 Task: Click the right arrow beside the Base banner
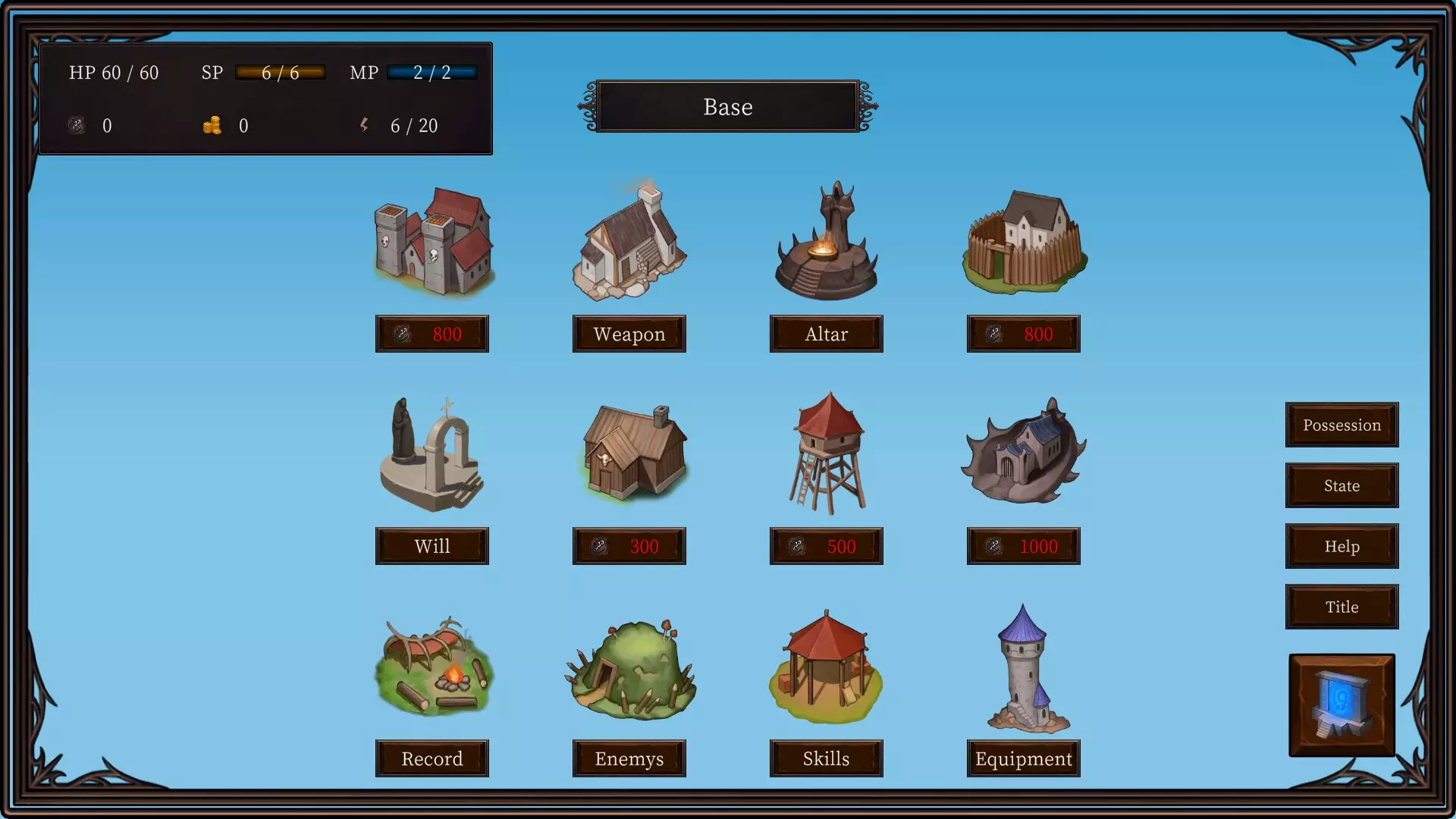click(870, 106)
